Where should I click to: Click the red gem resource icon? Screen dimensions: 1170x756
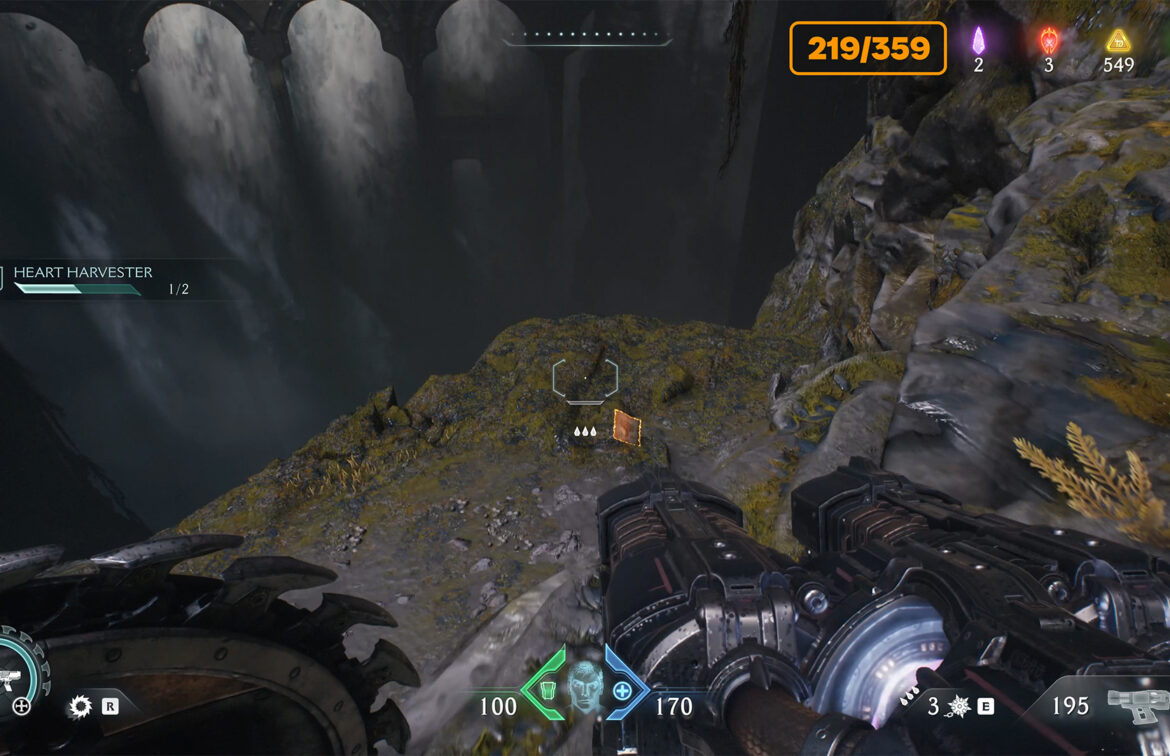pyautogui.click(x=1048, y=41)
